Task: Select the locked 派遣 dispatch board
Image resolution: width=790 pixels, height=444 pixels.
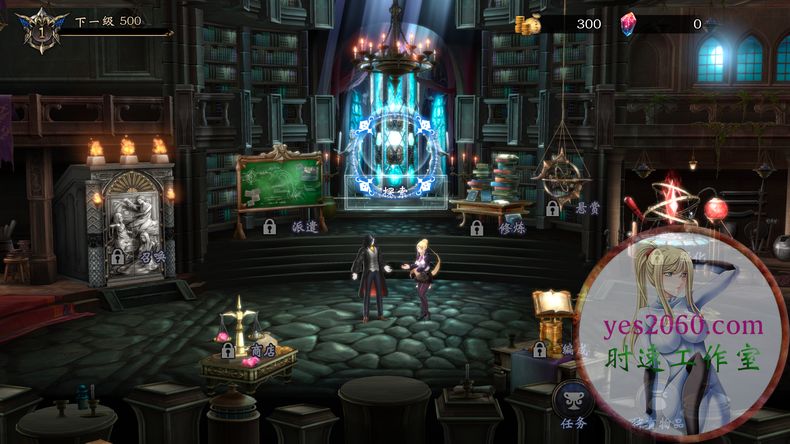Action: [x=279, y=183]
